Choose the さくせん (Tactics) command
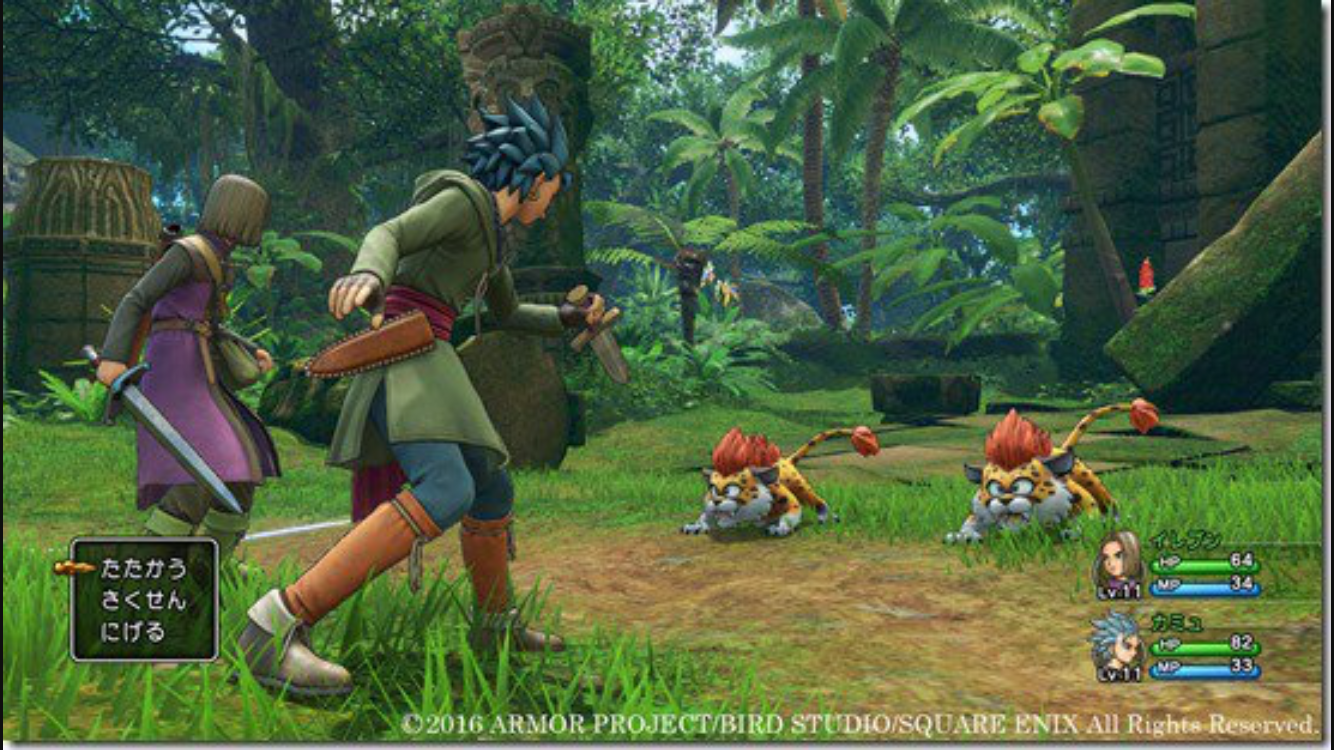This screenshot has height=750, width=1334. [x=143, y=600]
